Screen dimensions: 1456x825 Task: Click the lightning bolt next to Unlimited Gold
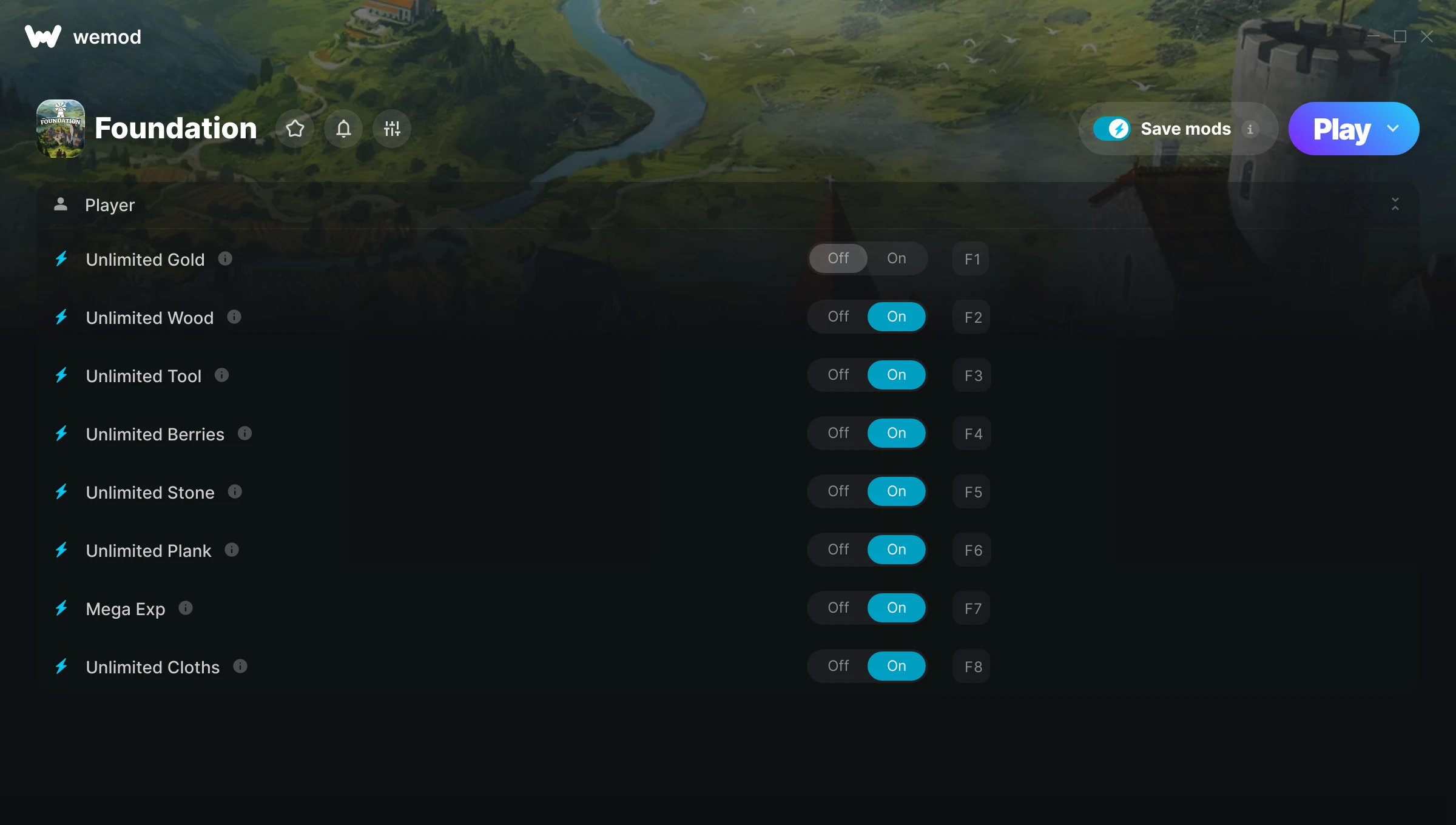[x=61, y=259]
